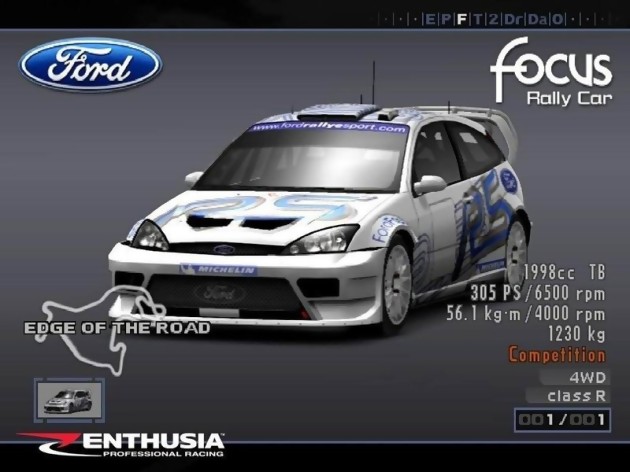Switch to the E filter letter

click(429, 19)
